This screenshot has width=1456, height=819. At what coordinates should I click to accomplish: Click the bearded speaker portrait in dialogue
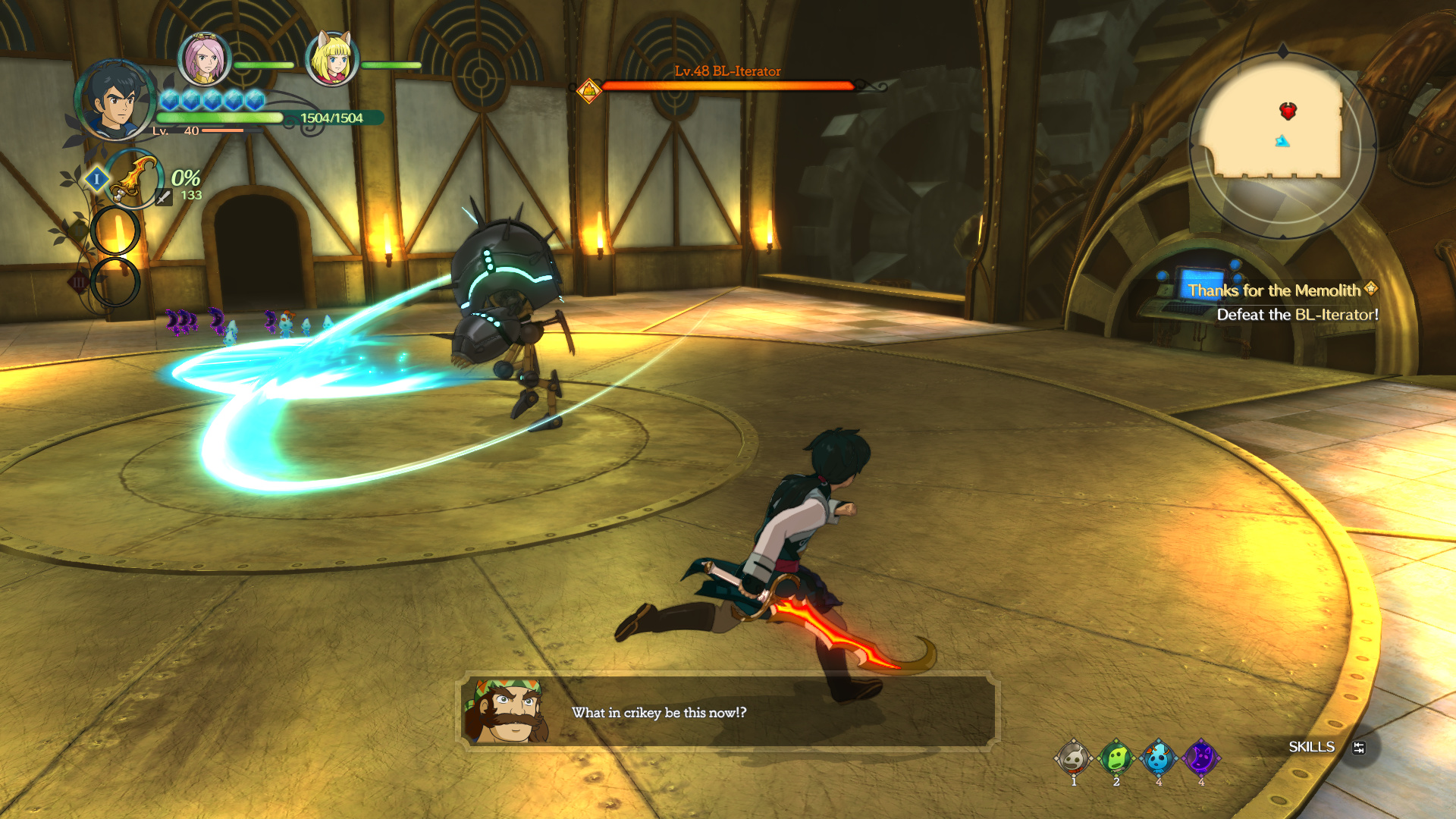507,711
